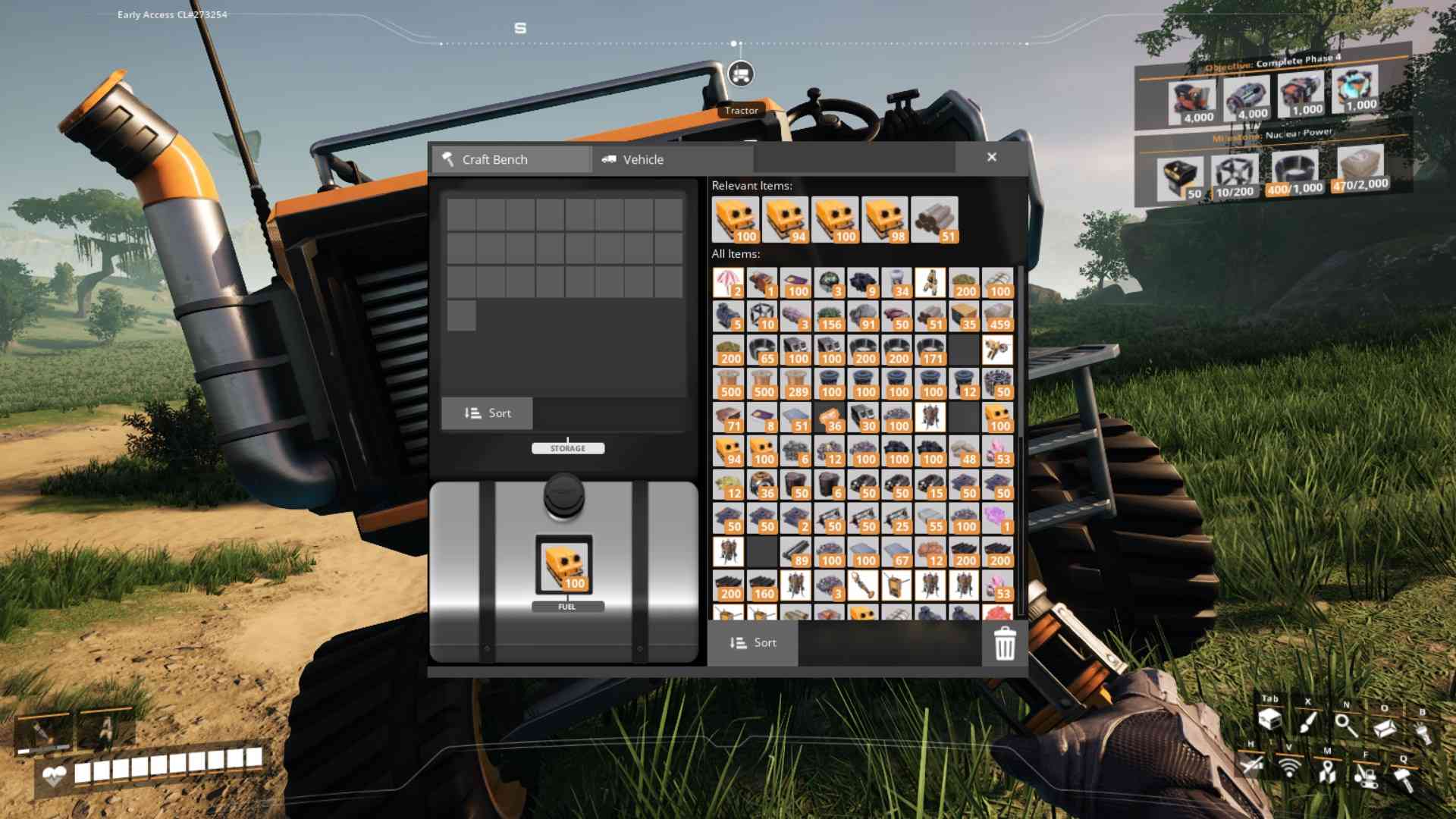Sort the player inventory under All Items
The height and width of the screenshot is (819, 1456).
(x=752, y=643)
